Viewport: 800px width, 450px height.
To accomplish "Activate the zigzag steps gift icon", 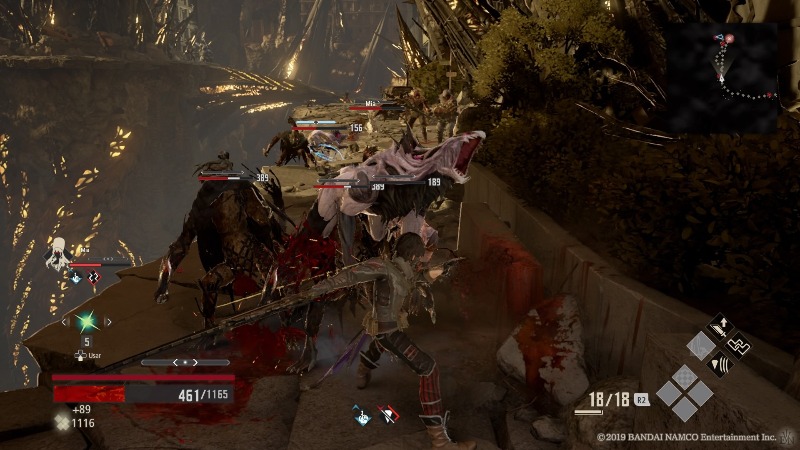I will [738, 345].
